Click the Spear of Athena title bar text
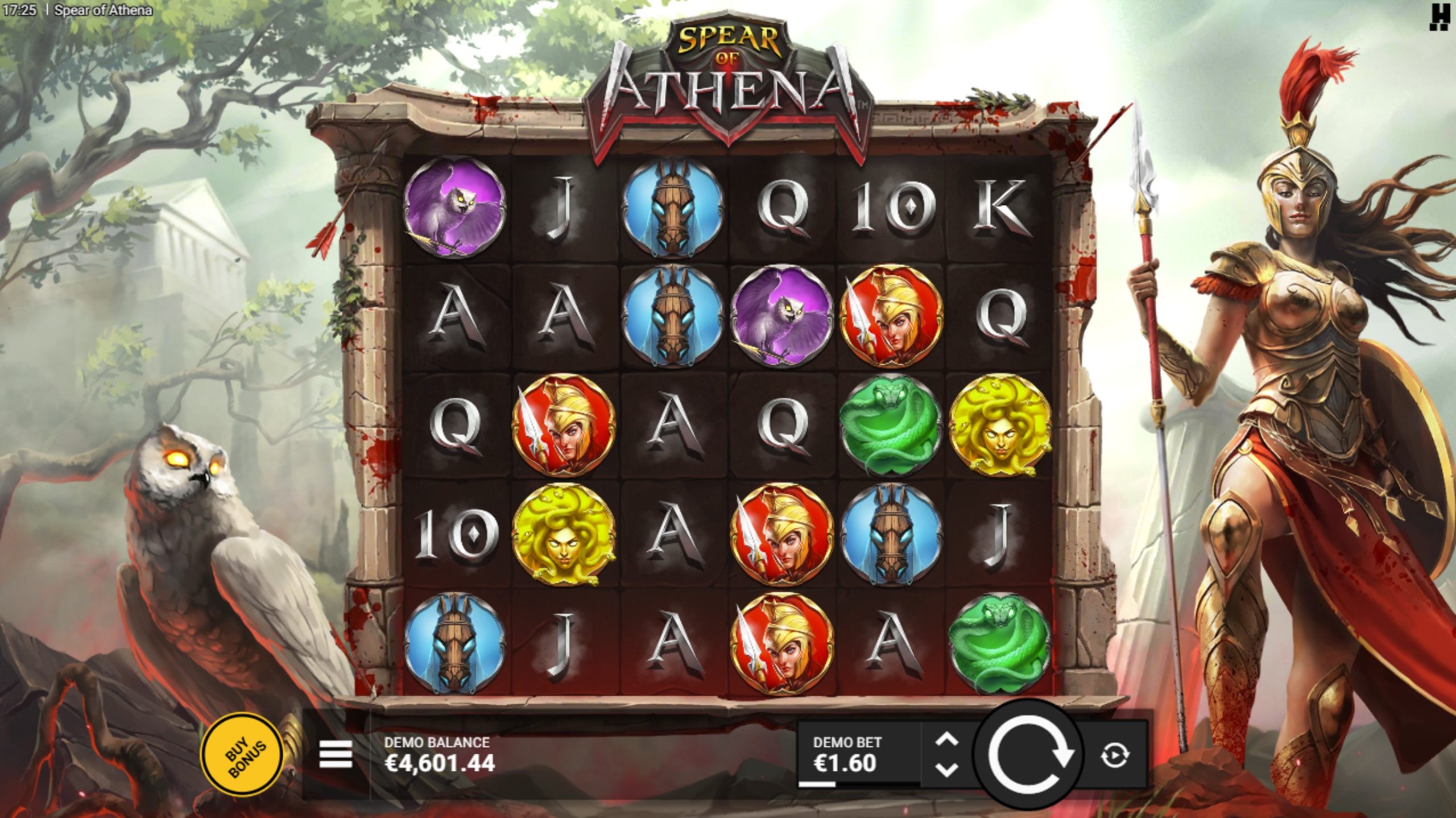The image size is (1456, 818). [101, 10]
